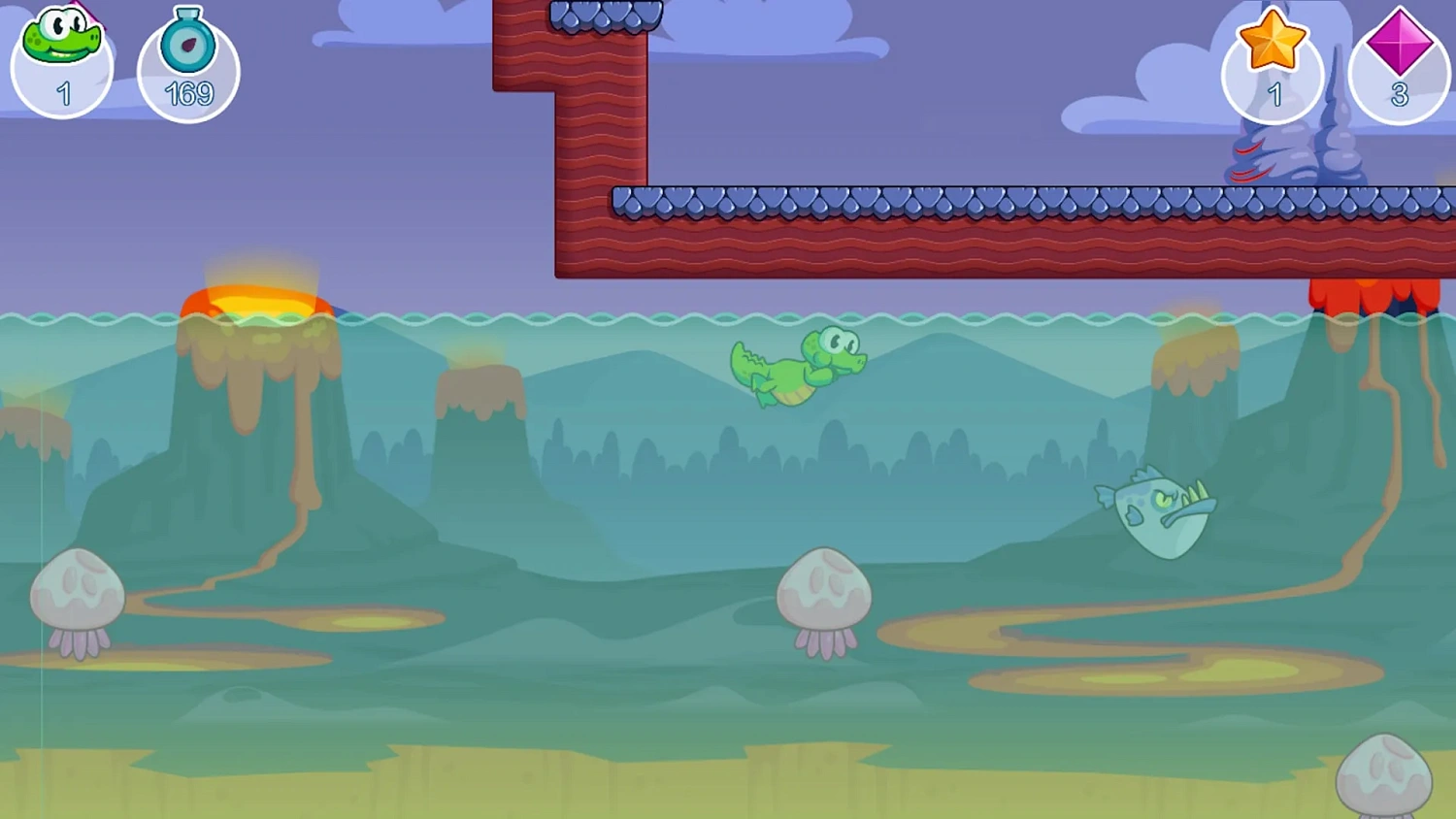Click the swimming crocodile character
The width and height of the screenshot is (1456, 819).
796,369
